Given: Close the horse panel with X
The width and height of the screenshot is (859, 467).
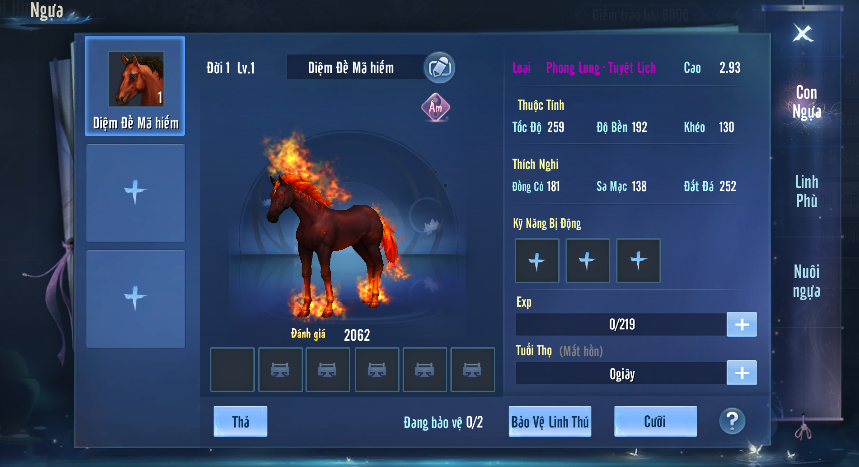Looking at the screenshot, I should point(802,33).
